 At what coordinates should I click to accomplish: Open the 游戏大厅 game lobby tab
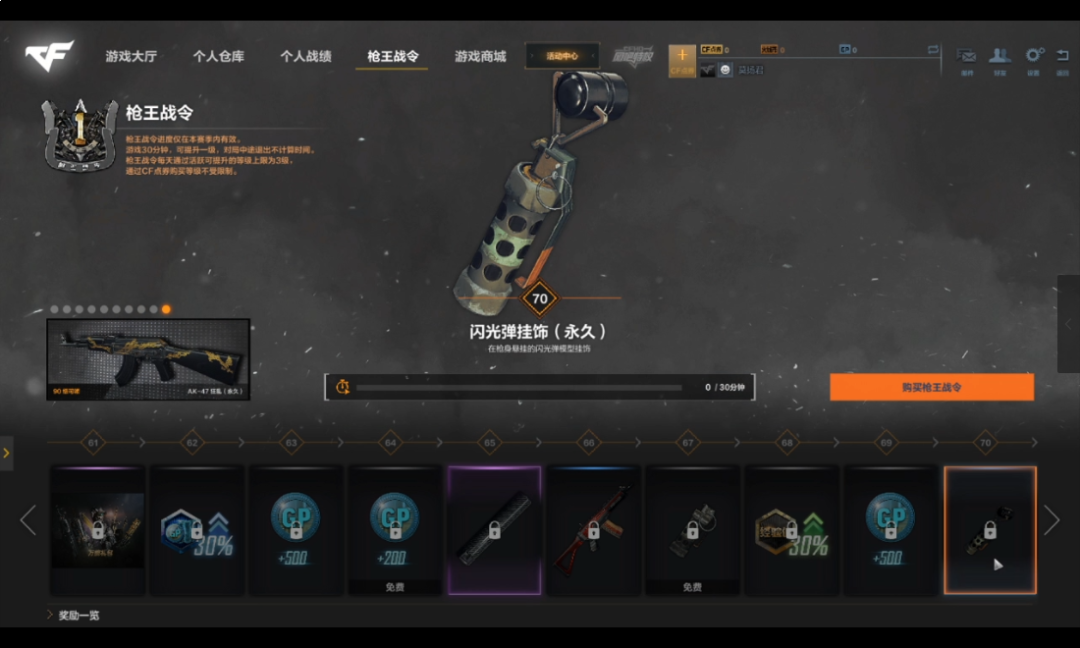pos(131,57)
